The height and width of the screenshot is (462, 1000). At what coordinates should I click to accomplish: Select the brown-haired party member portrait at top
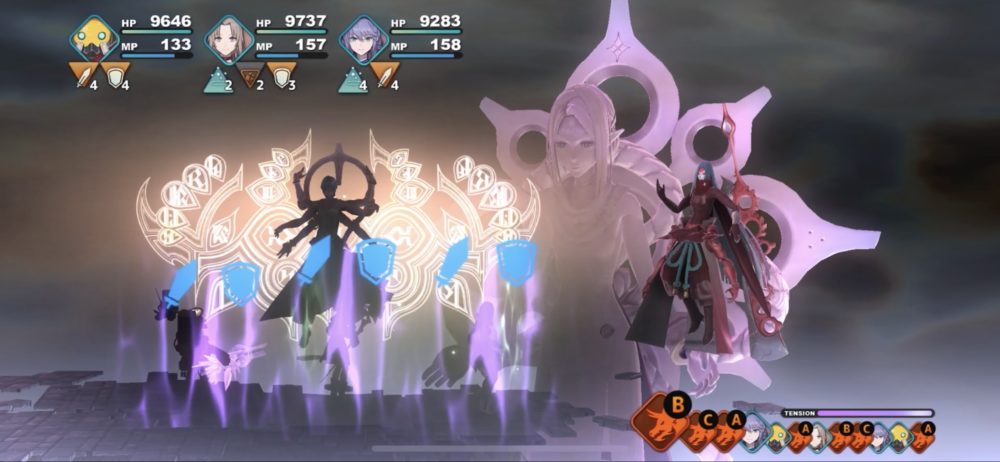tap(228, 40)
